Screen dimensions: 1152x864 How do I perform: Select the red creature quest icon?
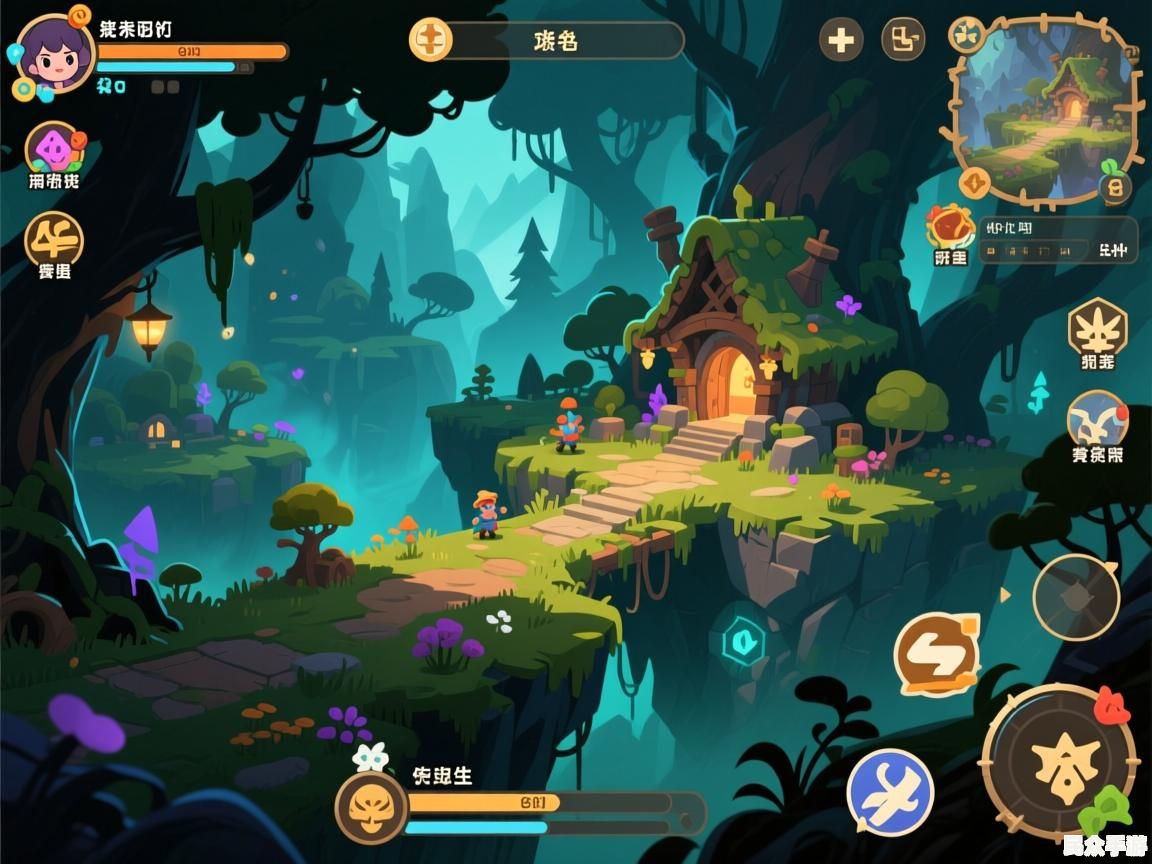pos(949,226)
